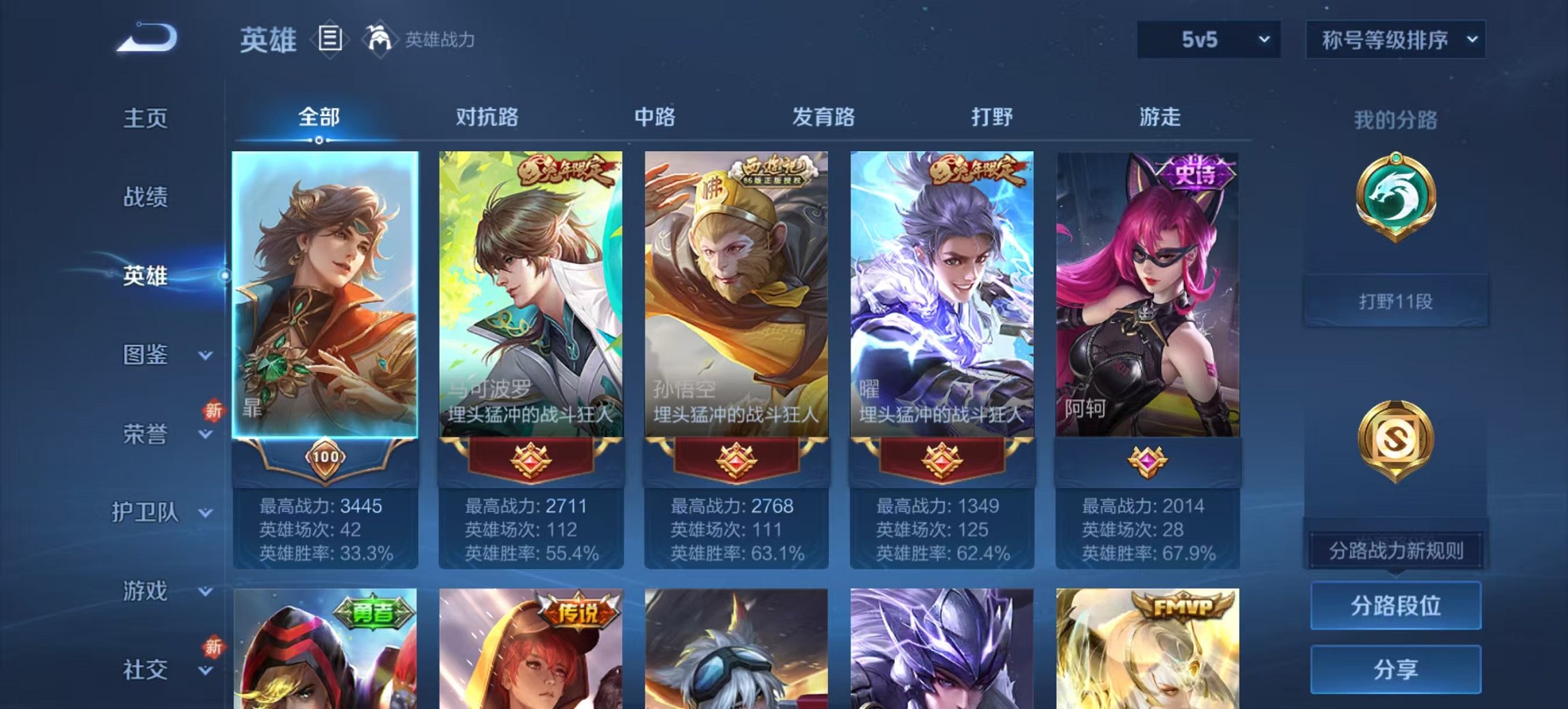Switch to the 对抗路 tab

point(488,117)
